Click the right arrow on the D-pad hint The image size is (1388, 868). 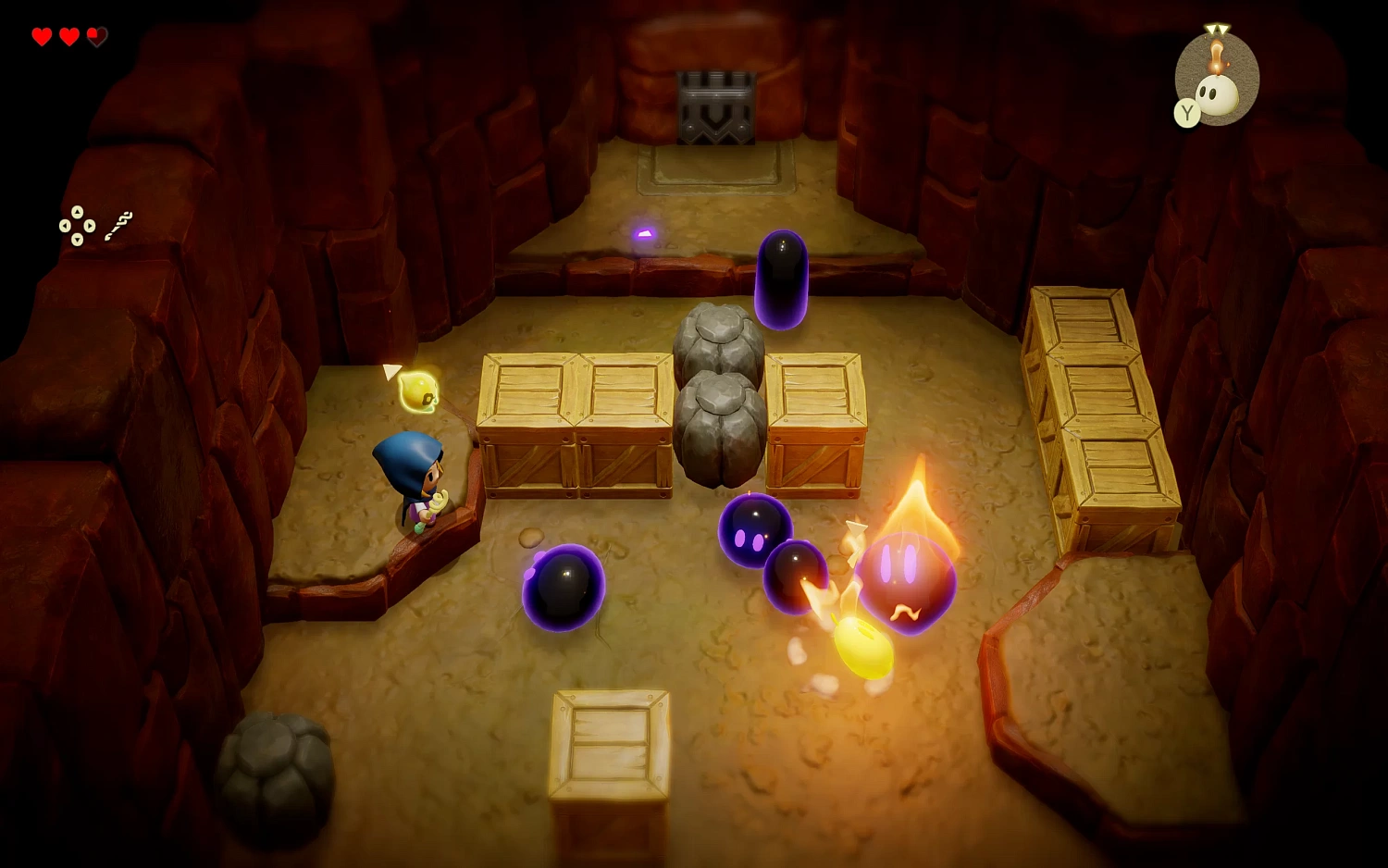click(x=91, y=227)
